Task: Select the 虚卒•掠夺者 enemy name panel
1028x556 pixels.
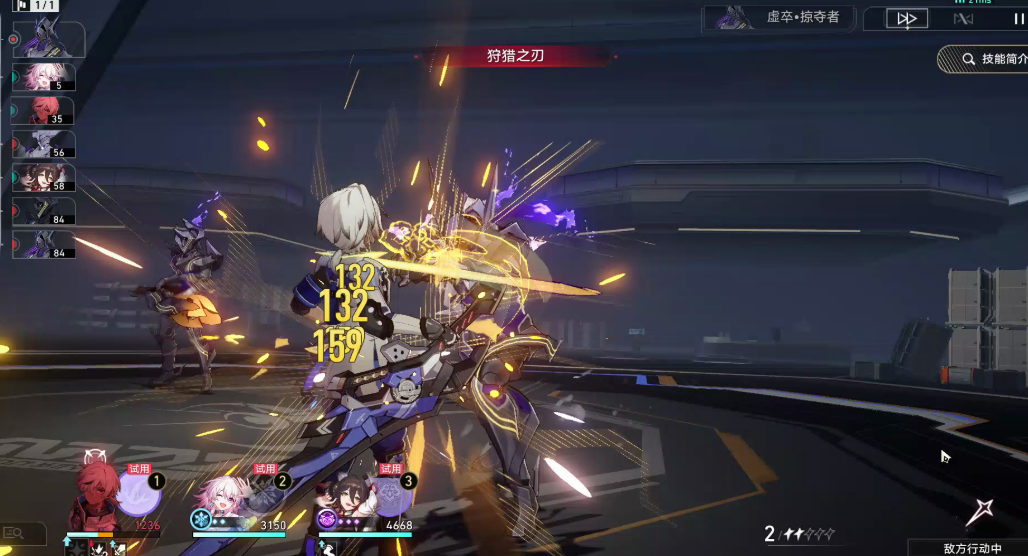Action: point(783,18)
